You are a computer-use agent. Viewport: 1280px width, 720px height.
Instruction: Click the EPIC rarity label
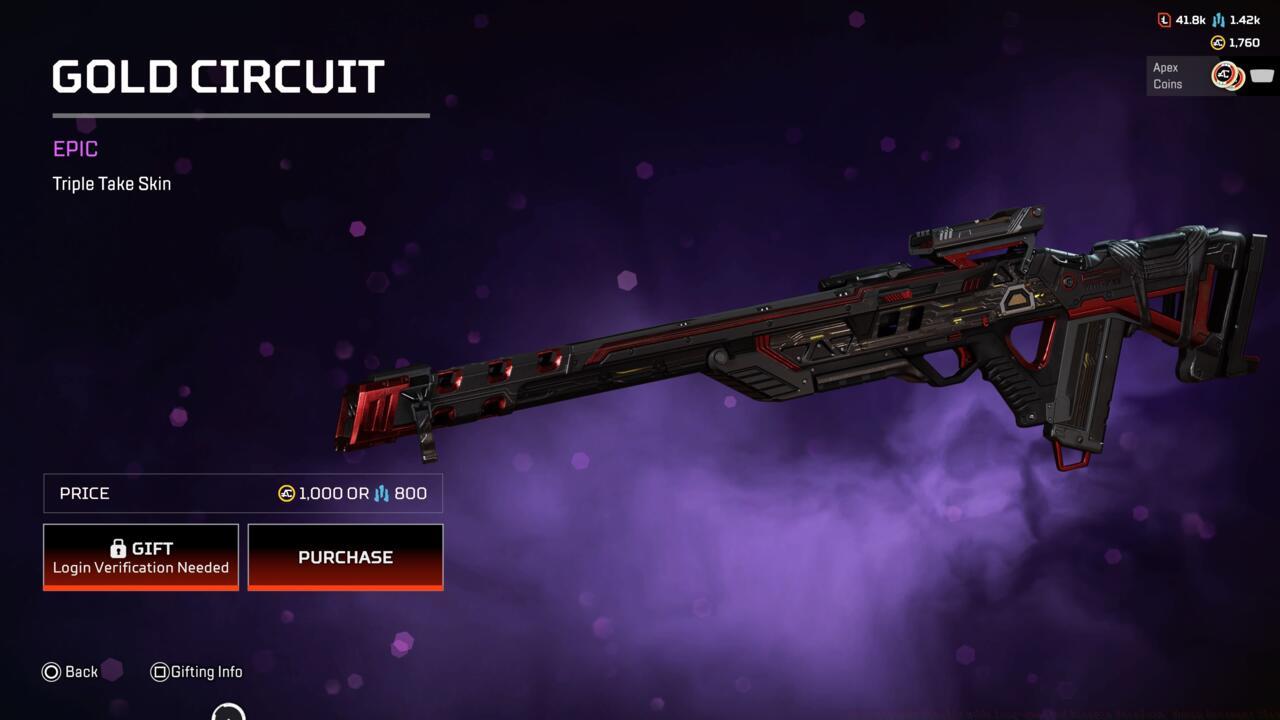[x=75, y=148]
